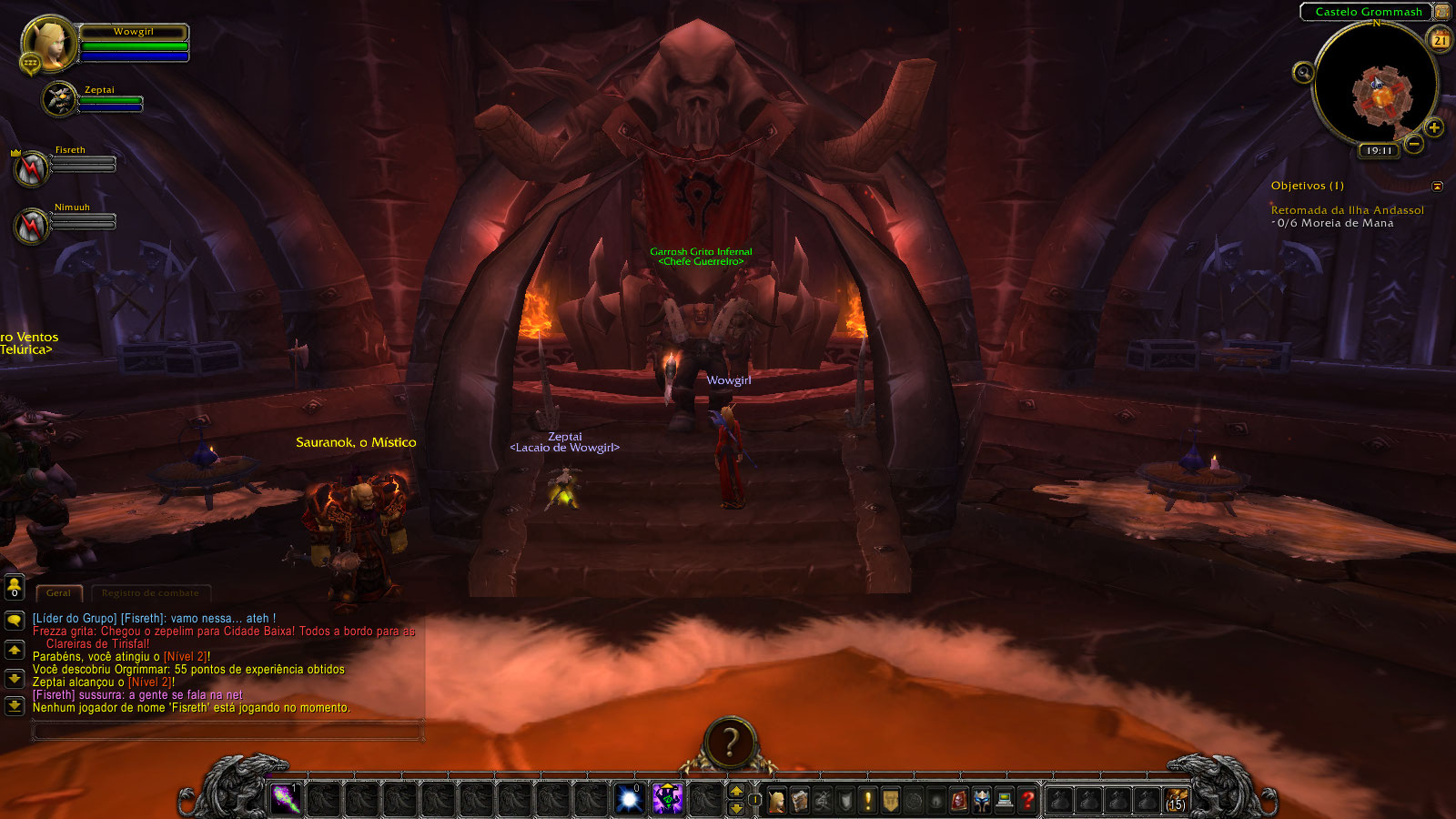Activate the glowing white orb ability
Image resolution: width=1456 pixels, height=819 pixels.
pos(629,799)
